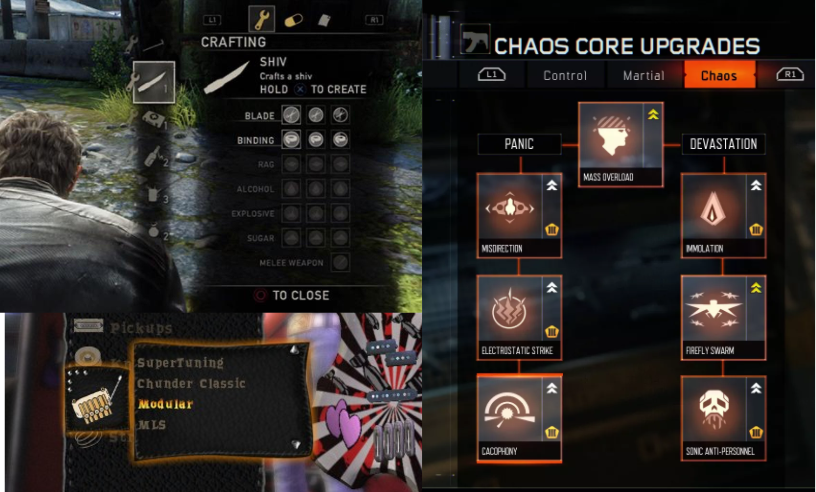The width and height of the screenshot is (816, 492).
Task: Select the guitar bridge part icon
Action: pyautogui.click(x=95, y=401)
